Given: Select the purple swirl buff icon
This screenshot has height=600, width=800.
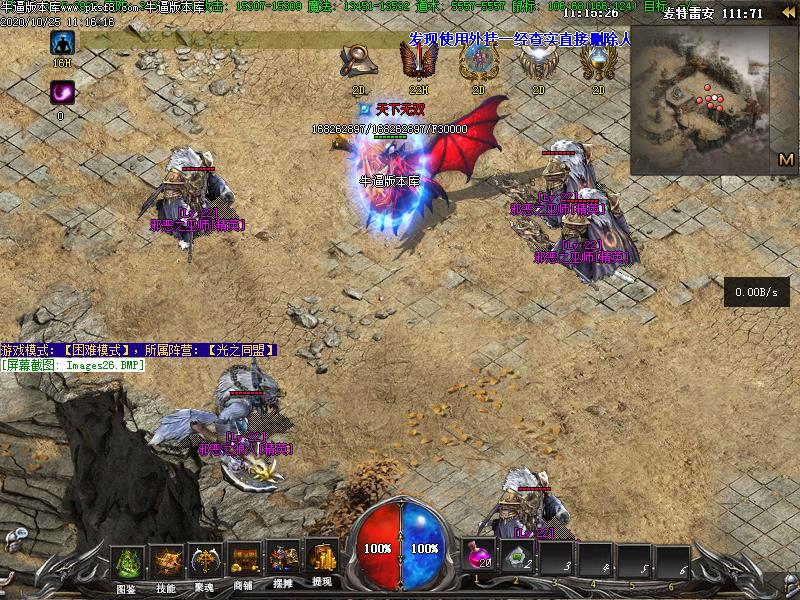Looking at the screenshot, I should click(62, 93).
